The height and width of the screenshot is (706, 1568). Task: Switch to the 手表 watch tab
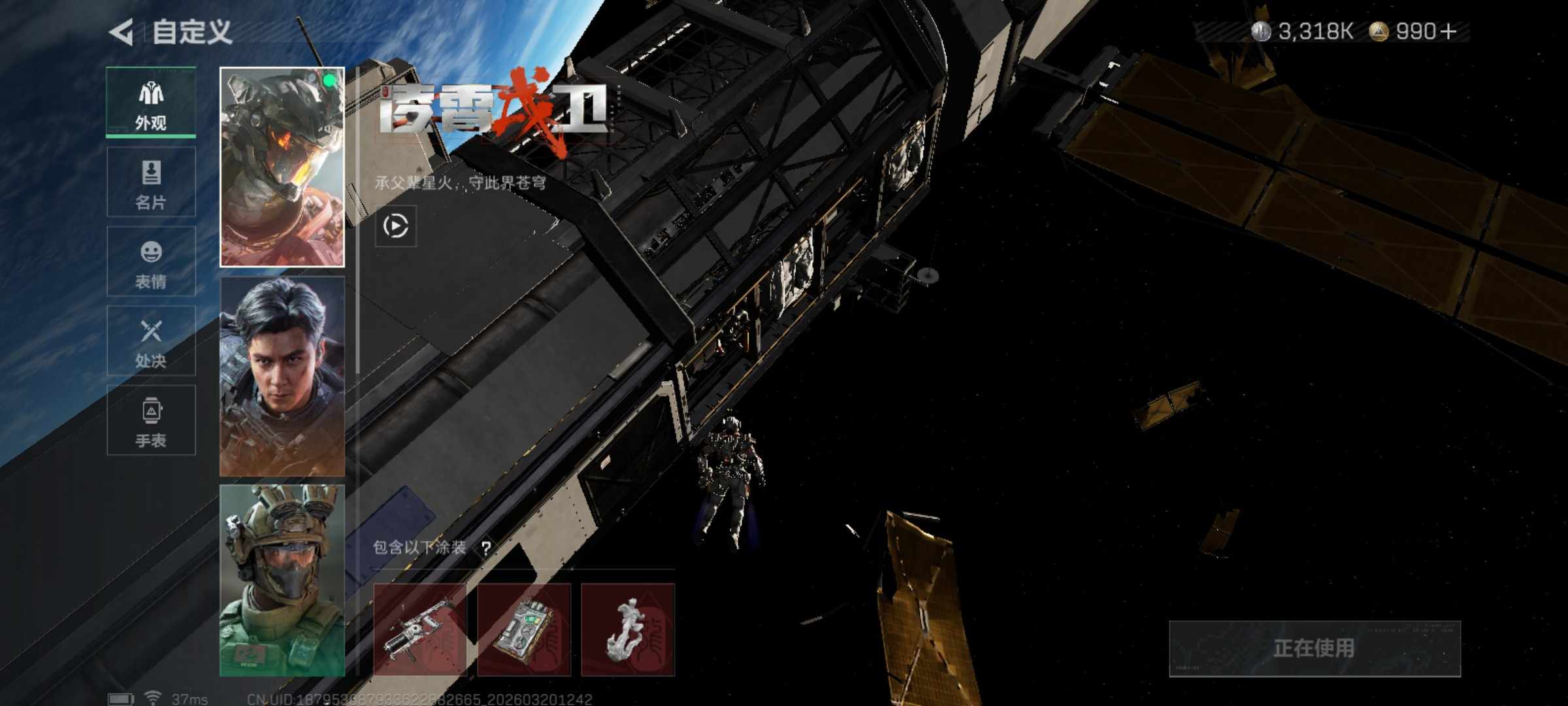151,420
